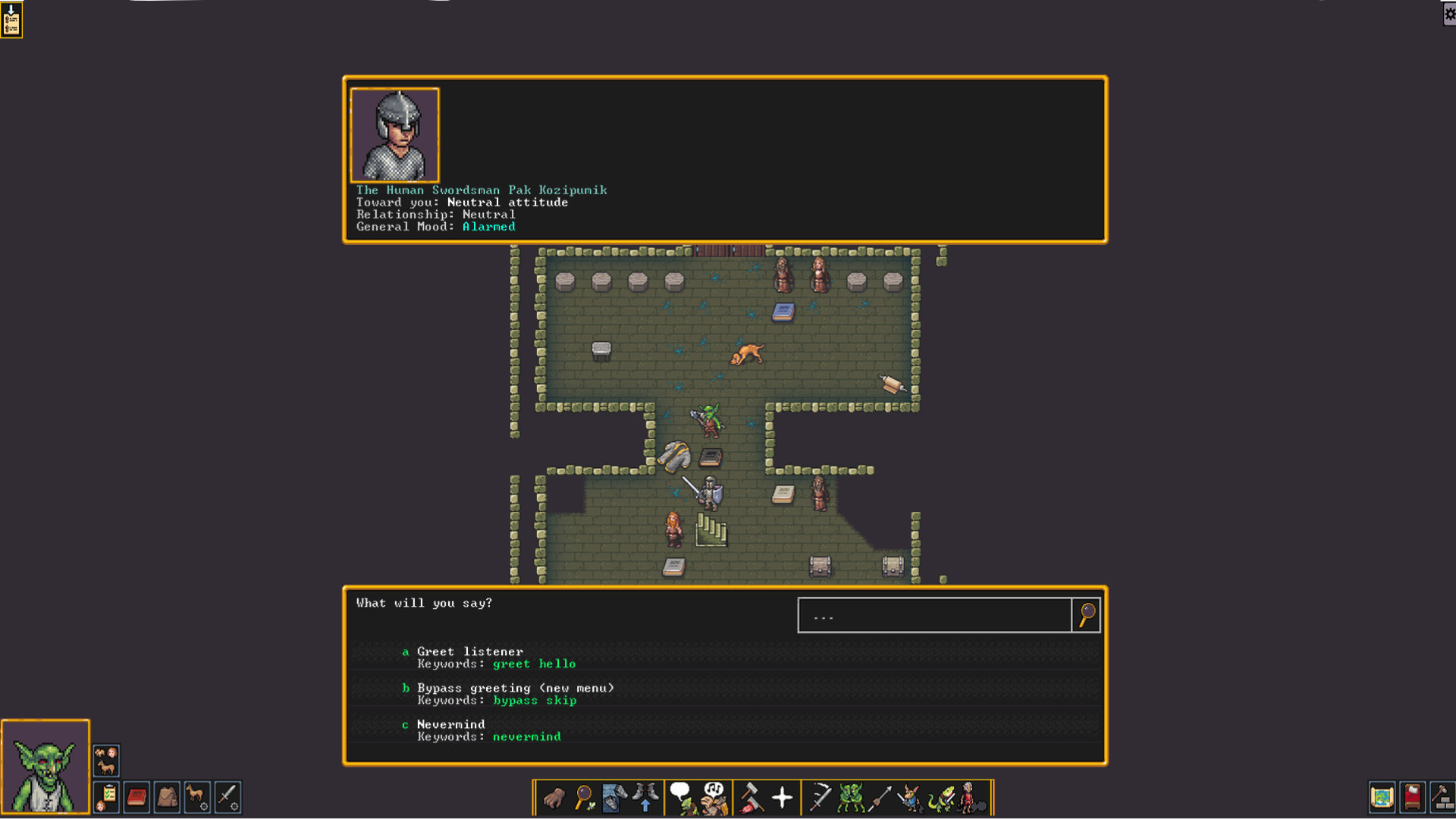Select the white sparkle ability icon
This screenshot has height=819, width=1456.
(x=782, y=798)
